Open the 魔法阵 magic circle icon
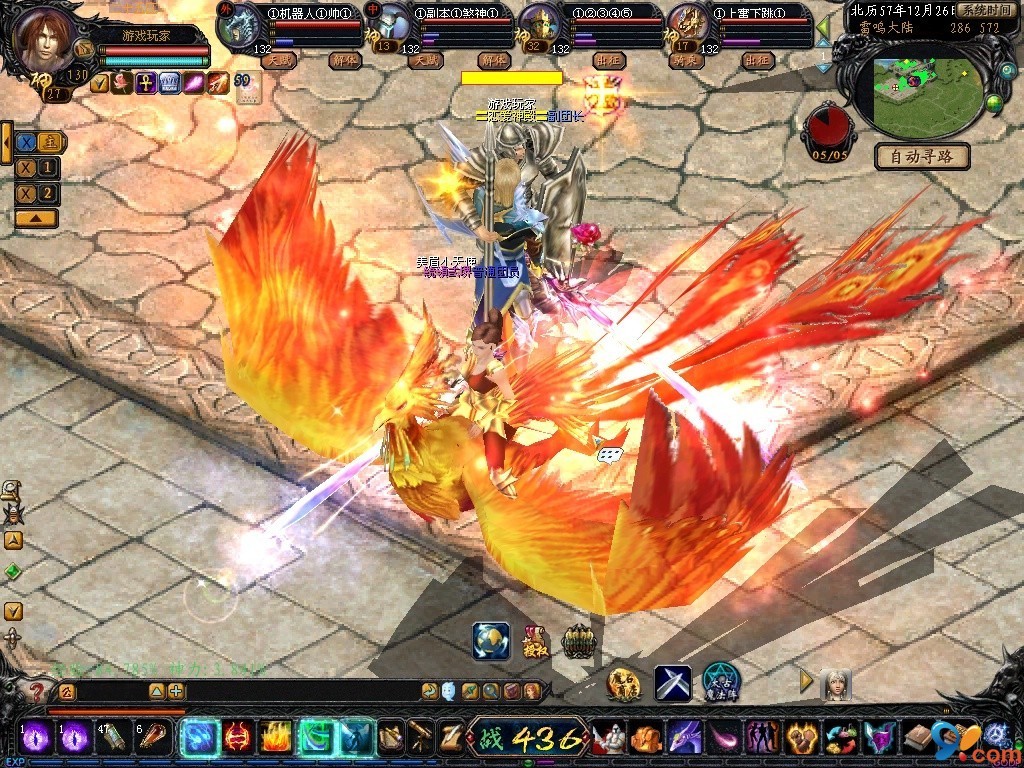This screenshot has height=768, width=1024. [720, 682]
